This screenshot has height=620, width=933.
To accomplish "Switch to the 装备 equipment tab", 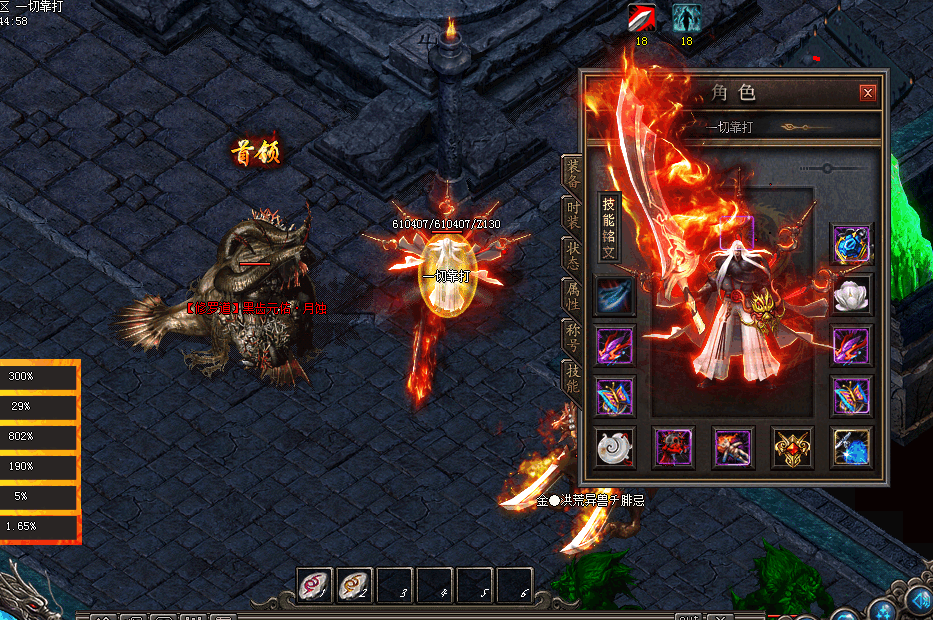I will (x=573, y=173).
